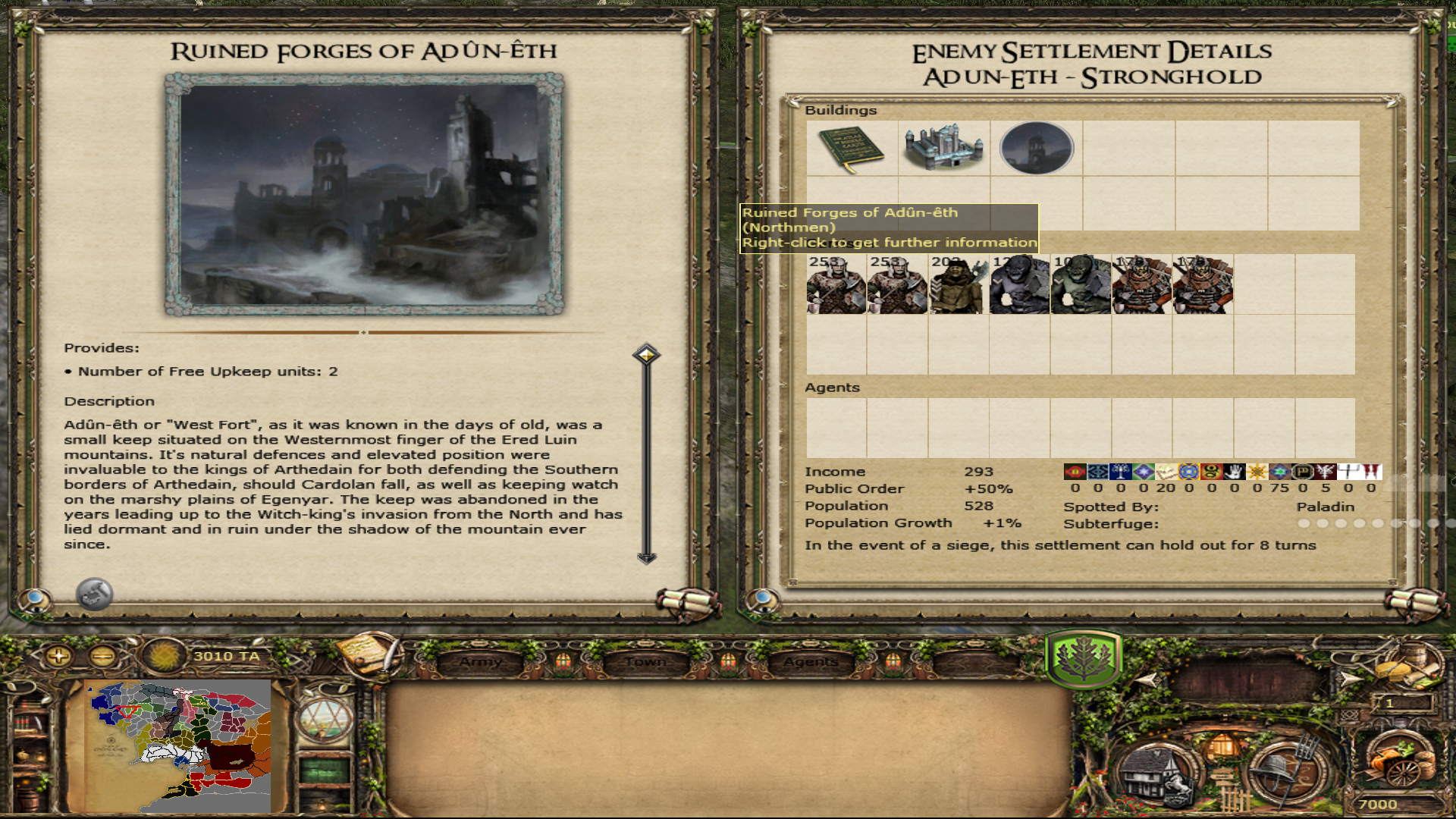This screenshot has width=1456, height=819.
Task: Click the campaign minimap
Action: click(179, 745)
